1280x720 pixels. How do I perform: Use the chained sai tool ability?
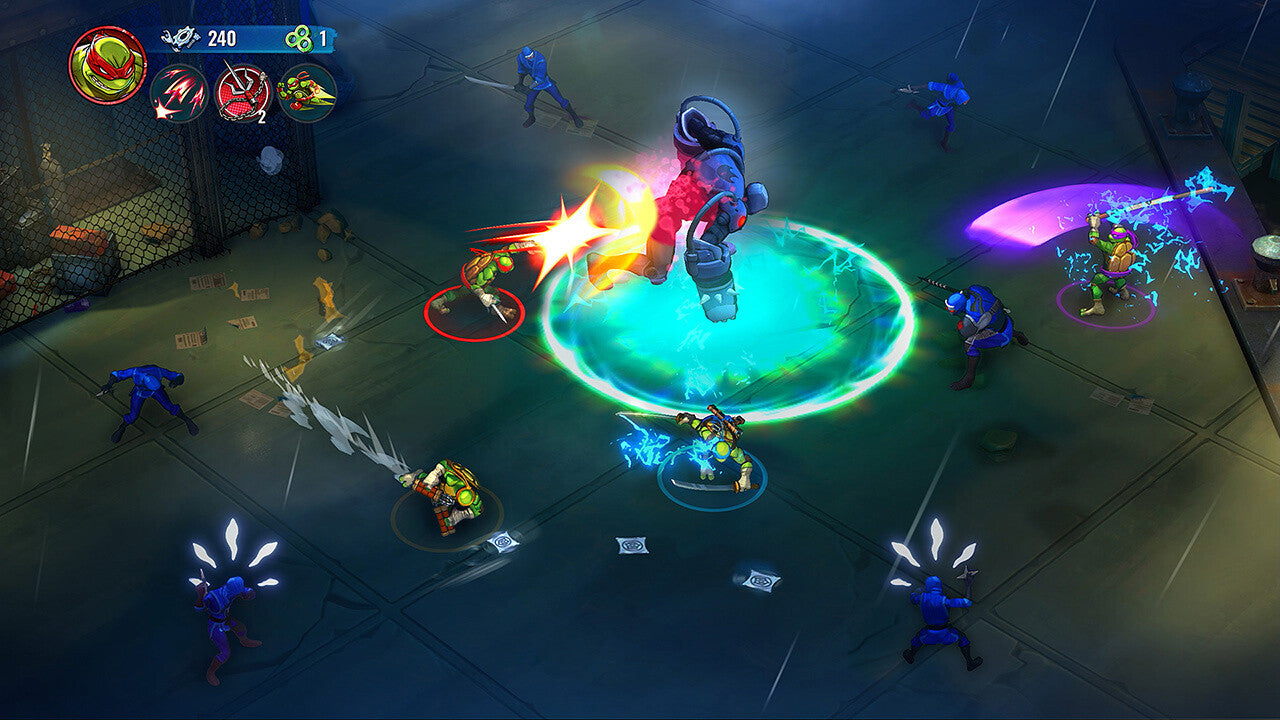243,93
